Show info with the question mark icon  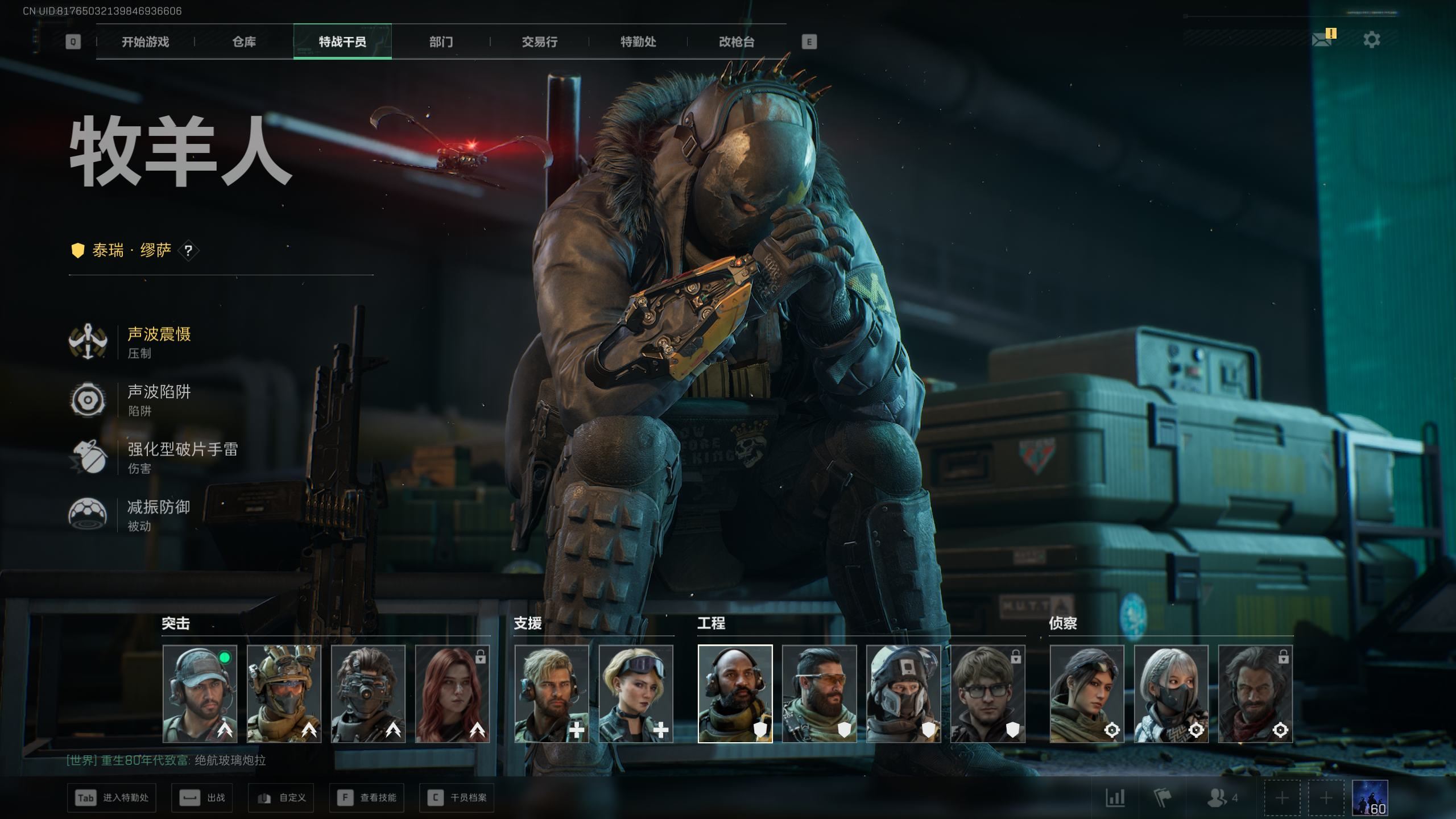pos(188,250)
